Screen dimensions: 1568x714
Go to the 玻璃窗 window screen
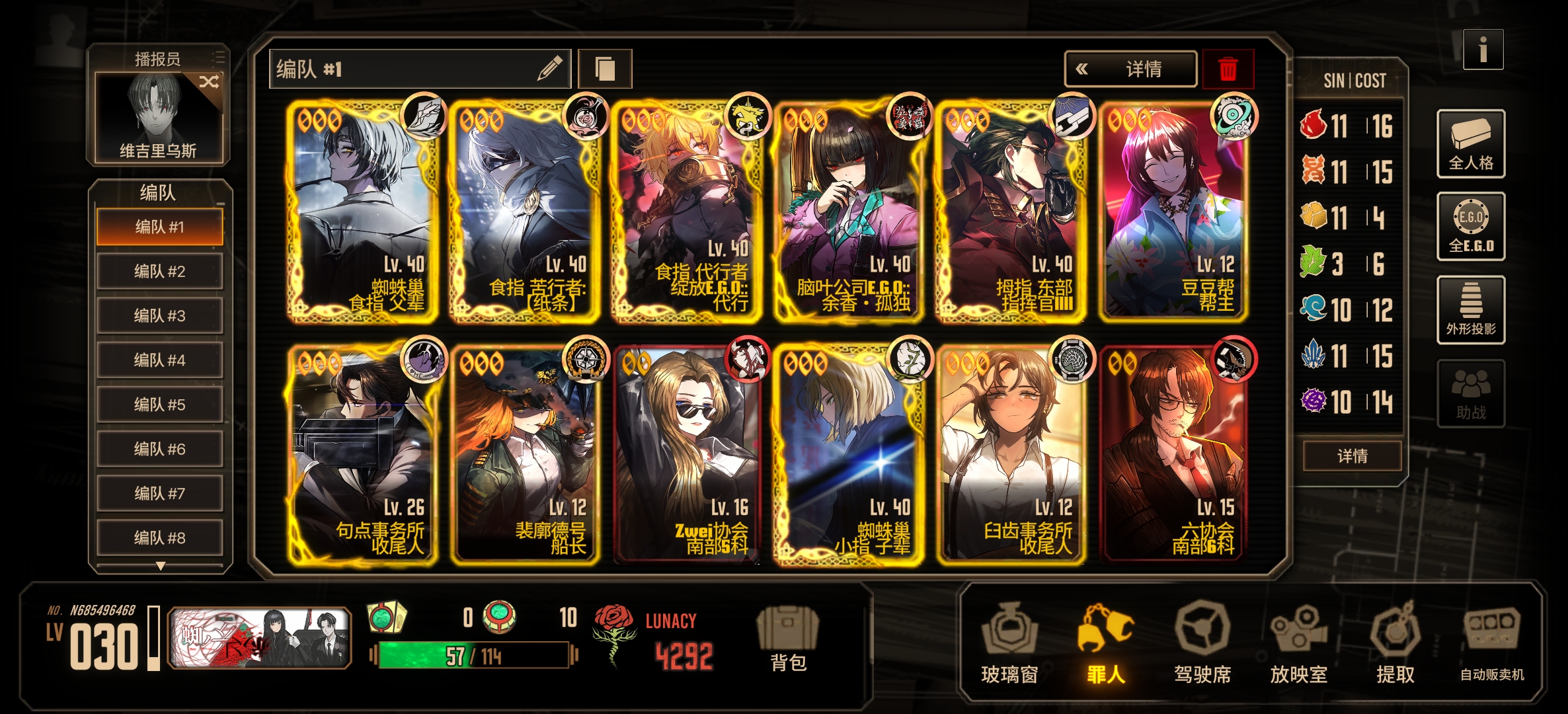point(1009,643)
